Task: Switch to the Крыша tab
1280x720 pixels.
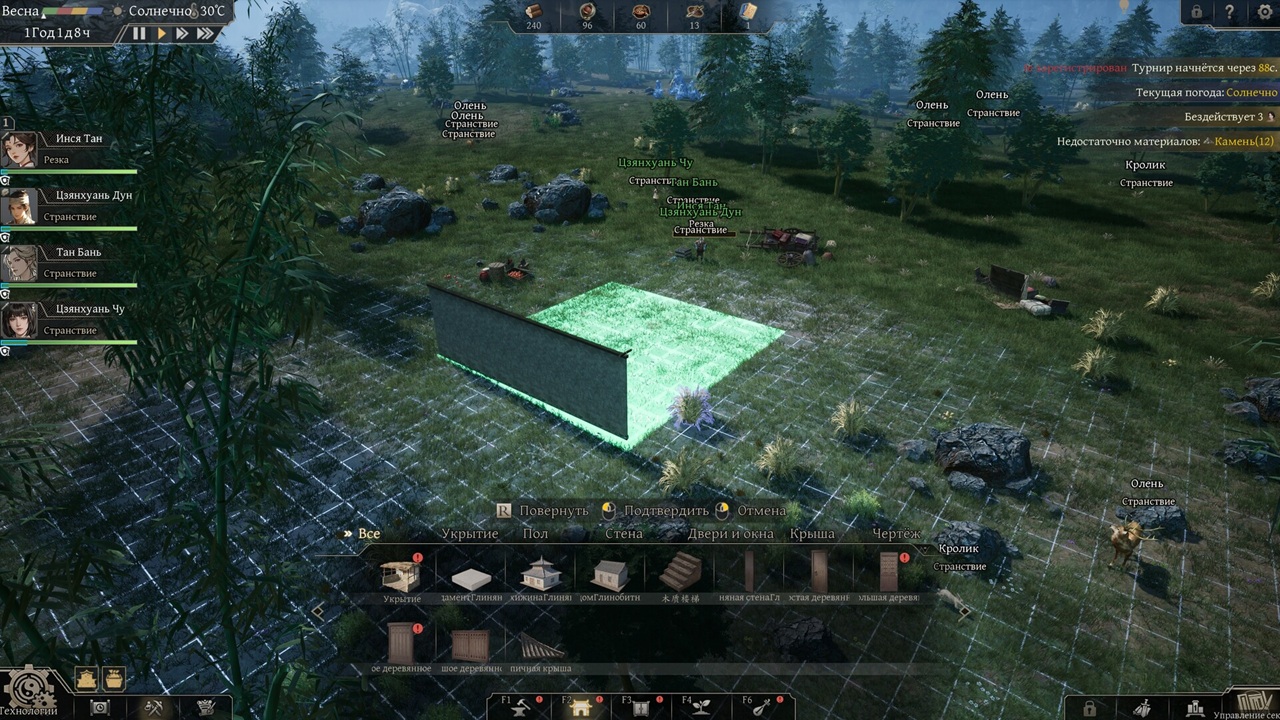Action: click(812, 534)
